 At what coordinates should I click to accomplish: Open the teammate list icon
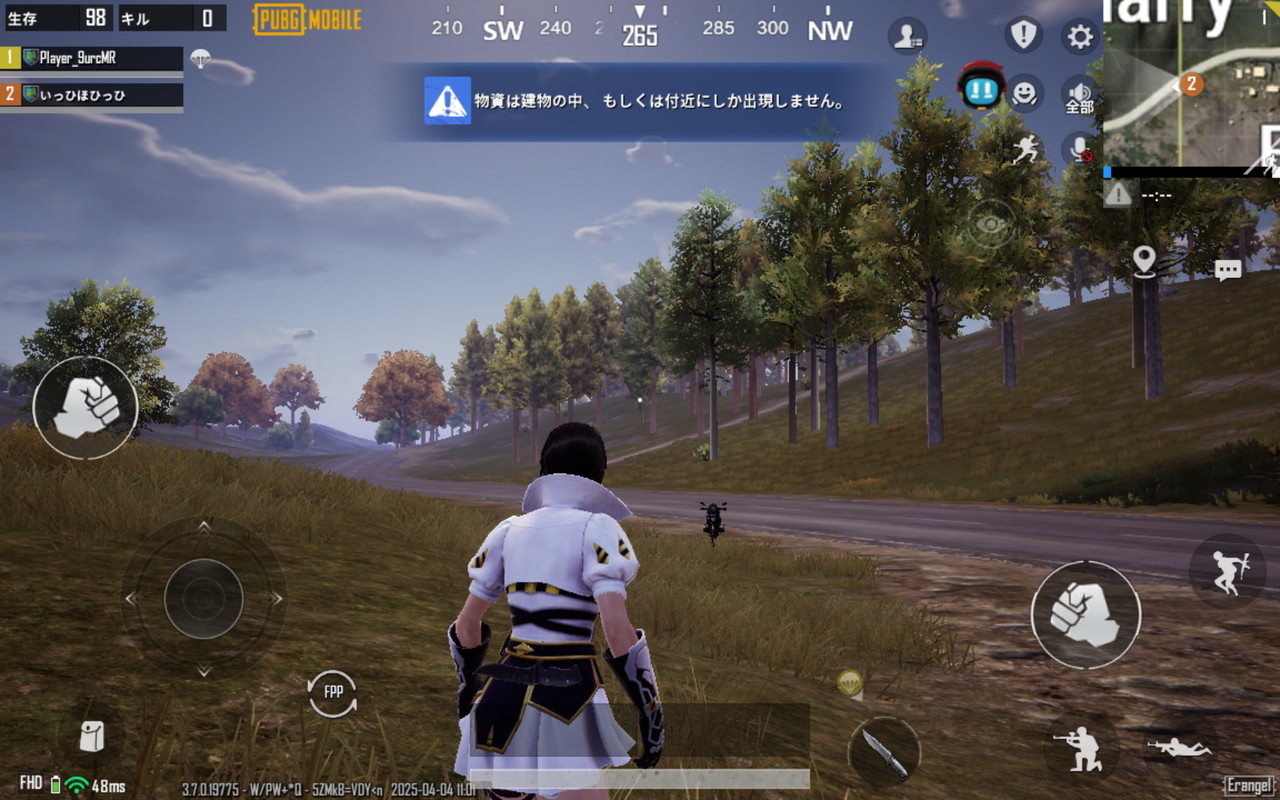pos(906,37)
